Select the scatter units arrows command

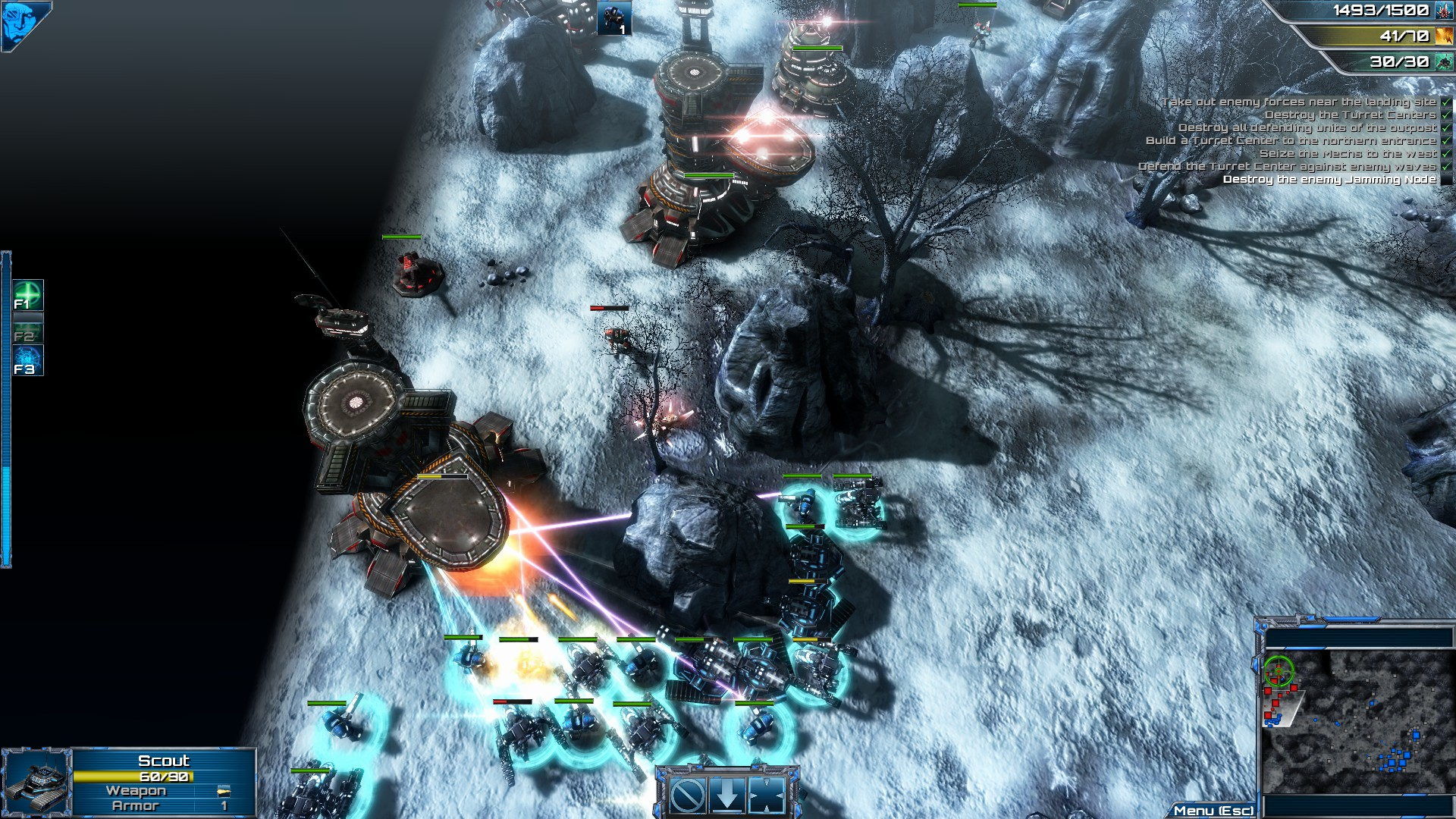pyautogui.click(x=767, y=794)
